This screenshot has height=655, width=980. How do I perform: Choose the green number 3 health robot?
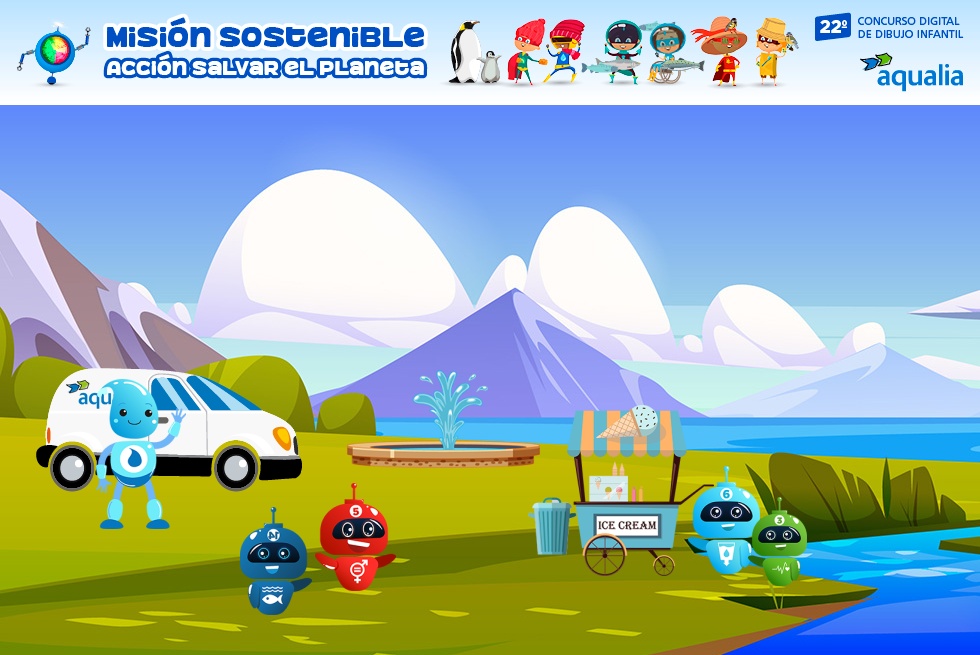click(x=779, y=546)
